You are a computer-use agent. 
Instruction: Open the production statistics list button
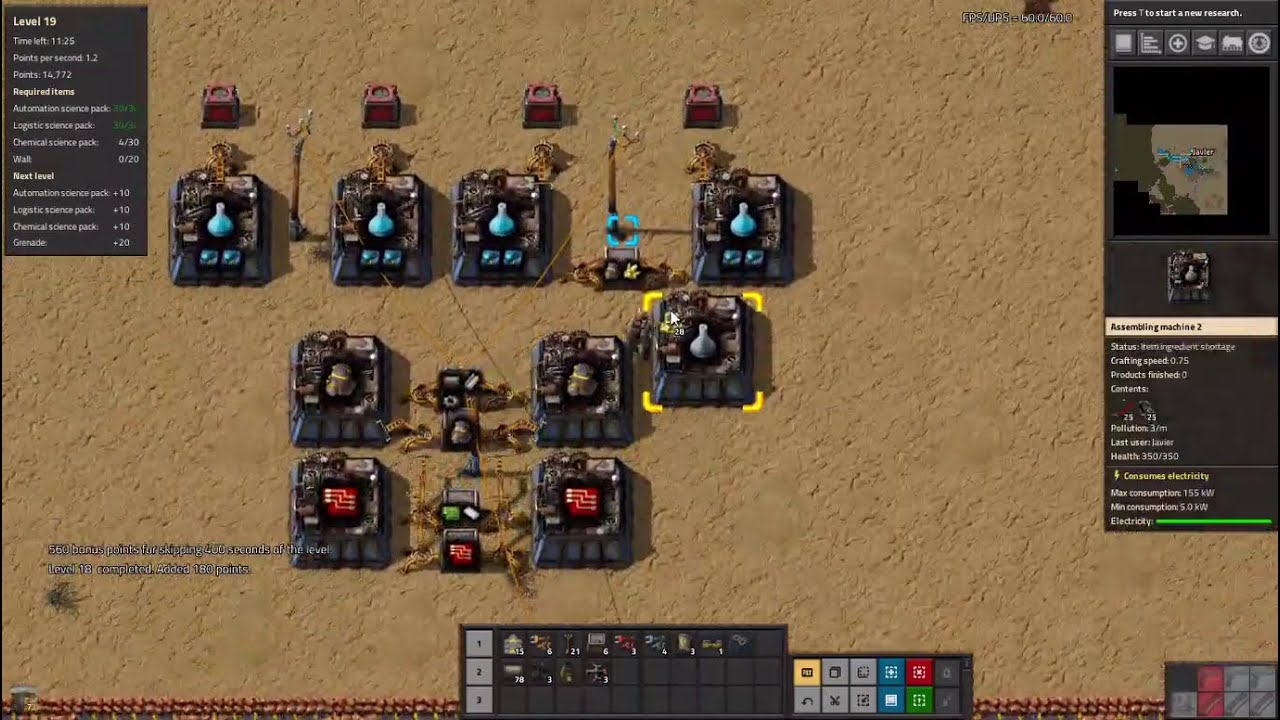tap(1150, 43)
